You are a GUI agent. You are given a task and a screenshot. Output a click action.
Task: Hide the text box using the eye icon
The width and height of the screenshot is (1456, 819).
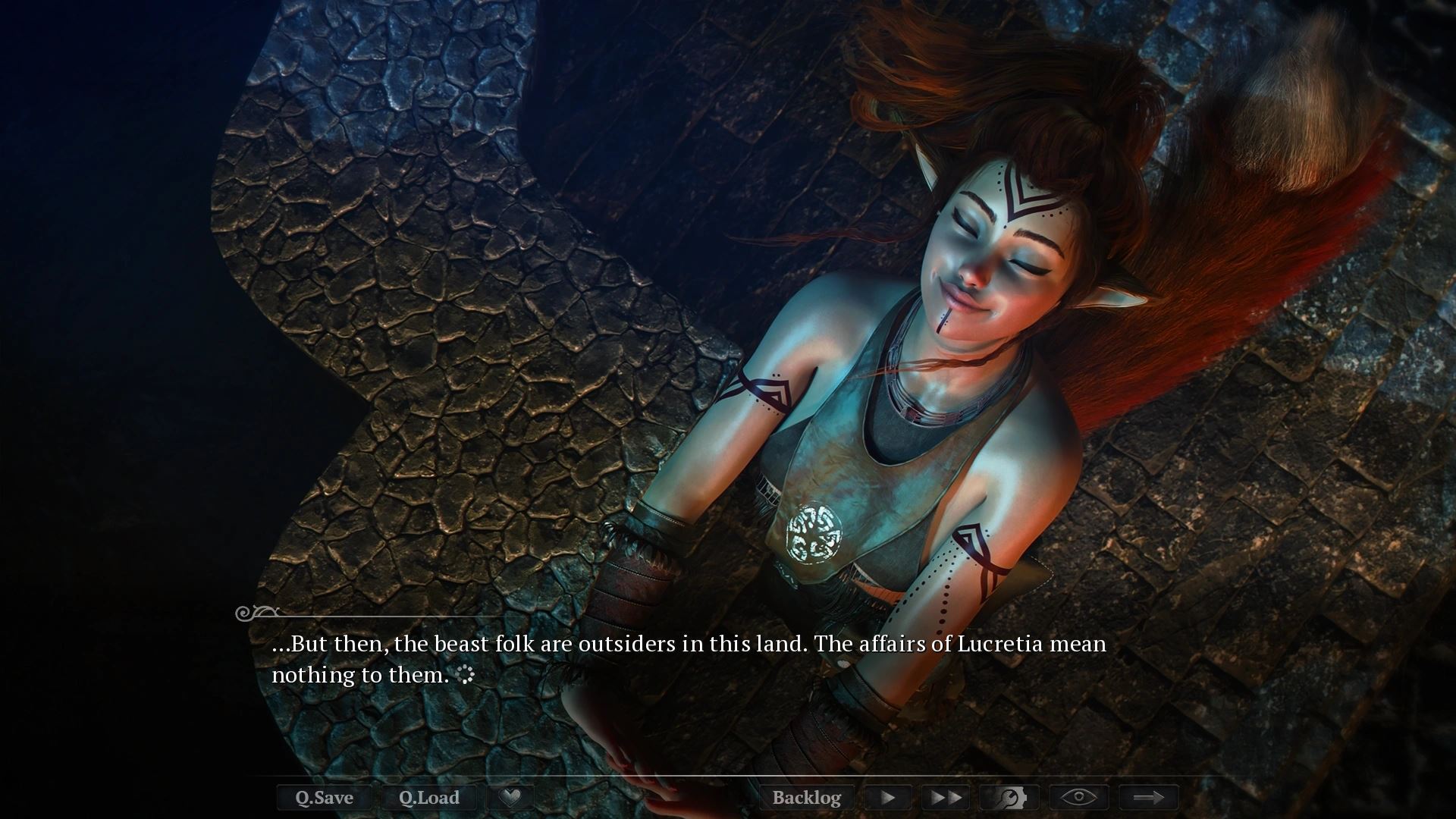click(1078, 797)
